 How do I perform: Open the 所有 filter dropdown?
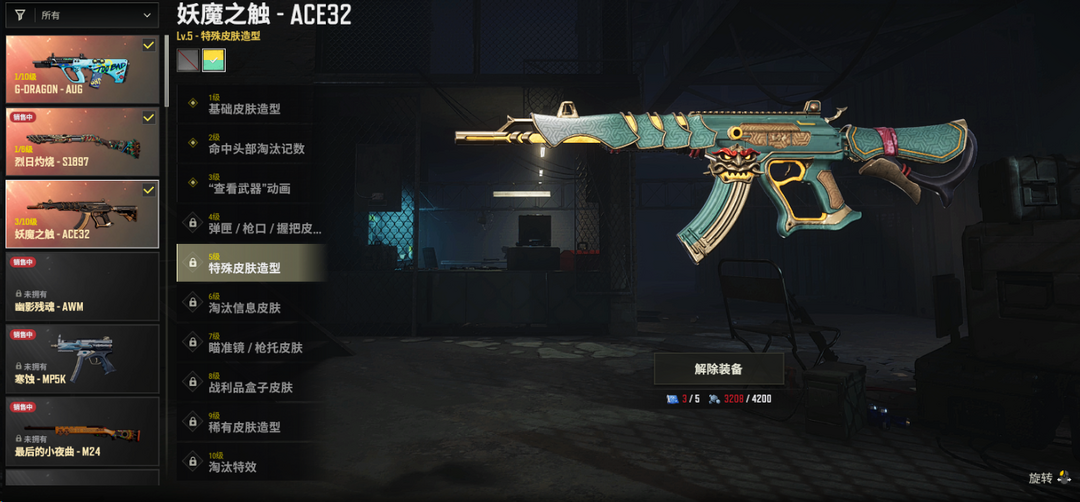82,16
